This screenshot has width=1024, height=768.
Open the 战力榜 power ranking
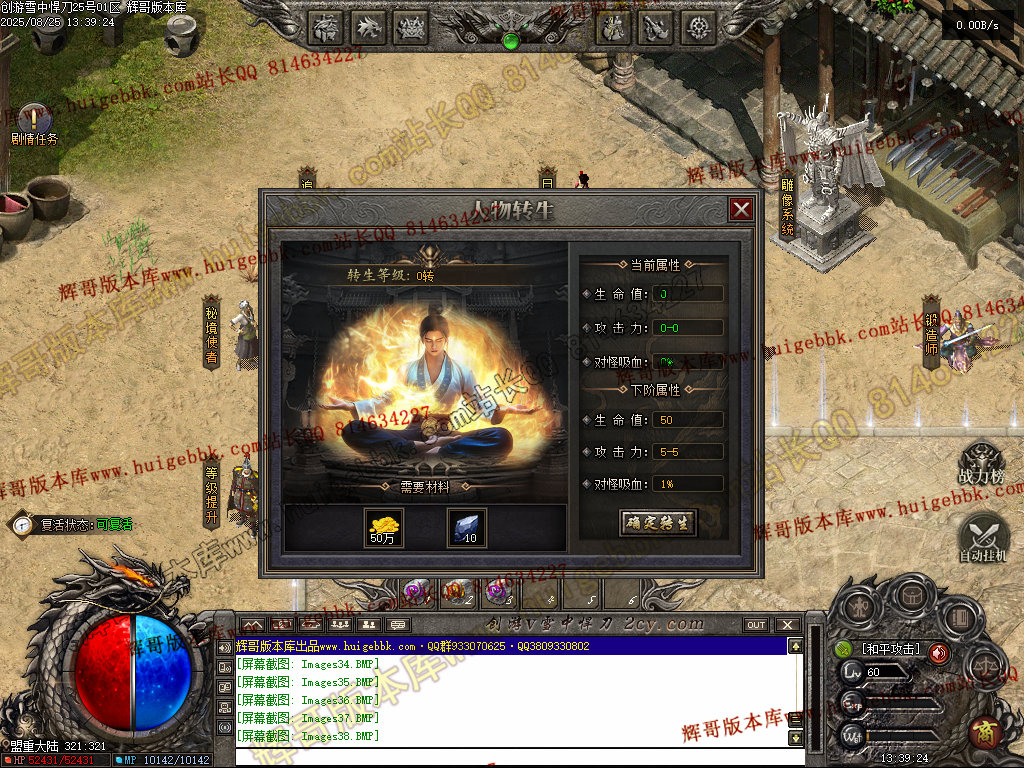[981, 463]
